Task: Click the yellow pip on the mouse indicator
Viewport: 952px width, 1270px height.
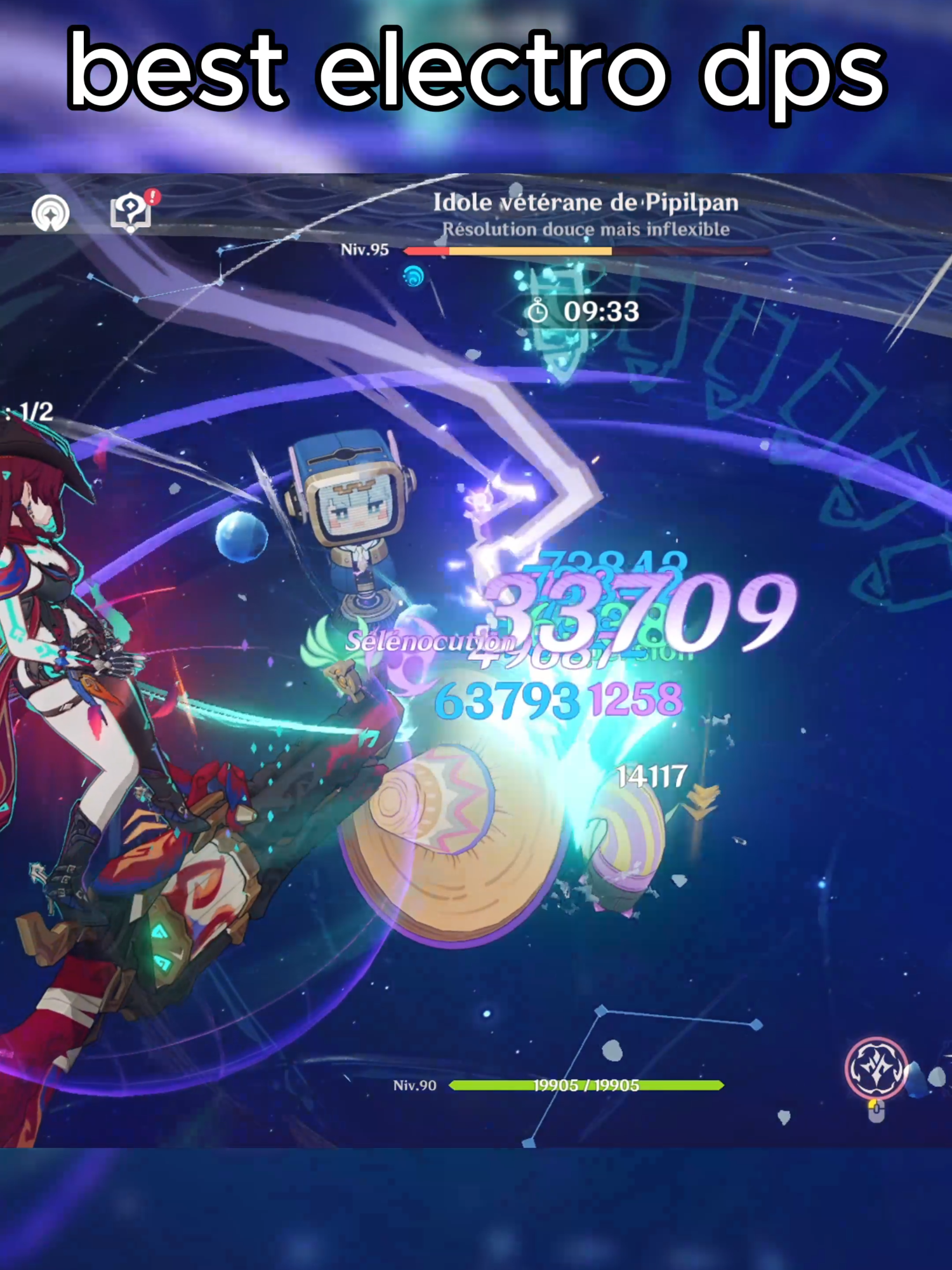Action: (x=873, y=1106)
